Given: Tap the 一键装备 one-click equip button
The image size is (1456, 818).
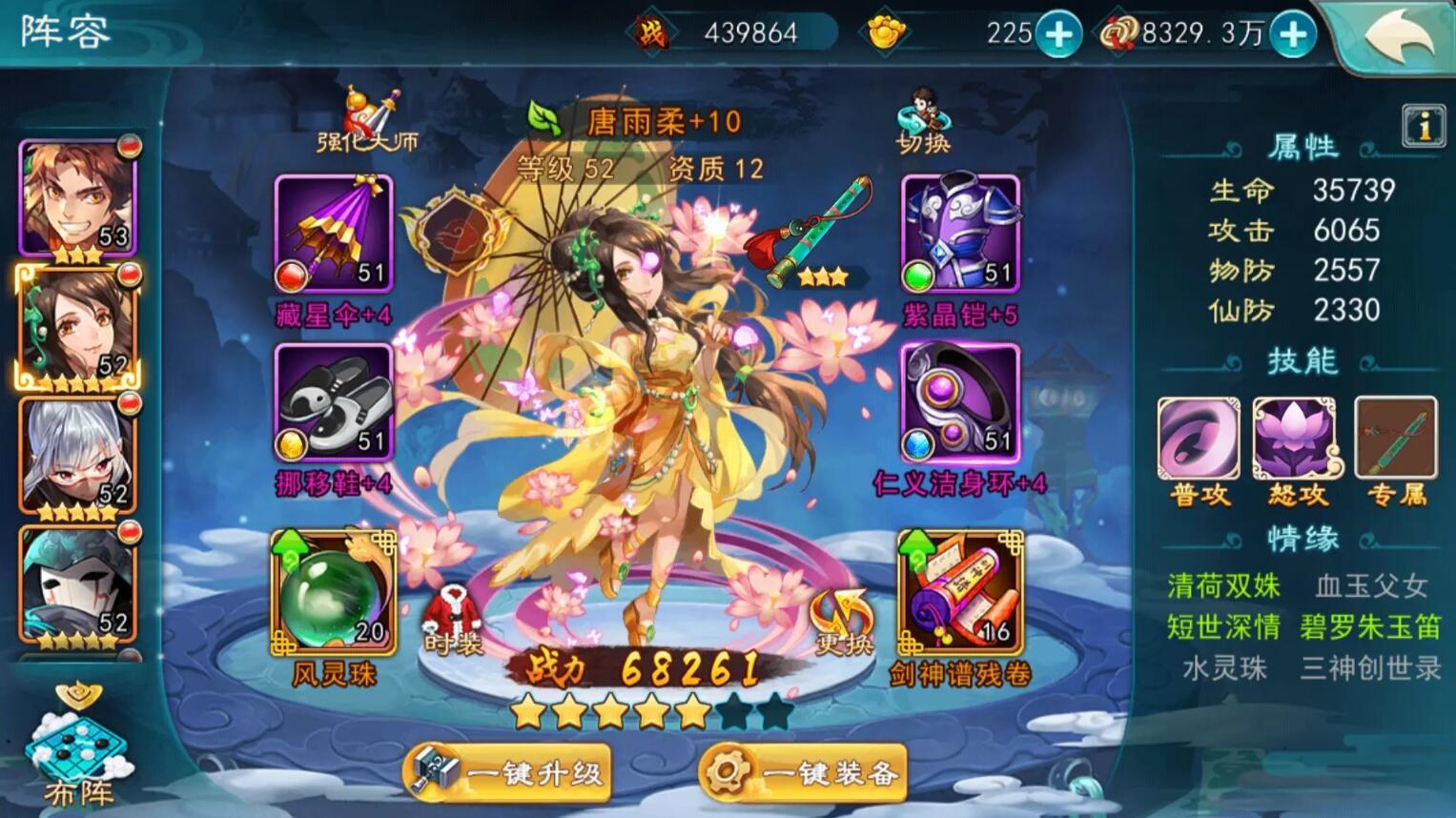Looking at the screenshot, I should 803,772.
